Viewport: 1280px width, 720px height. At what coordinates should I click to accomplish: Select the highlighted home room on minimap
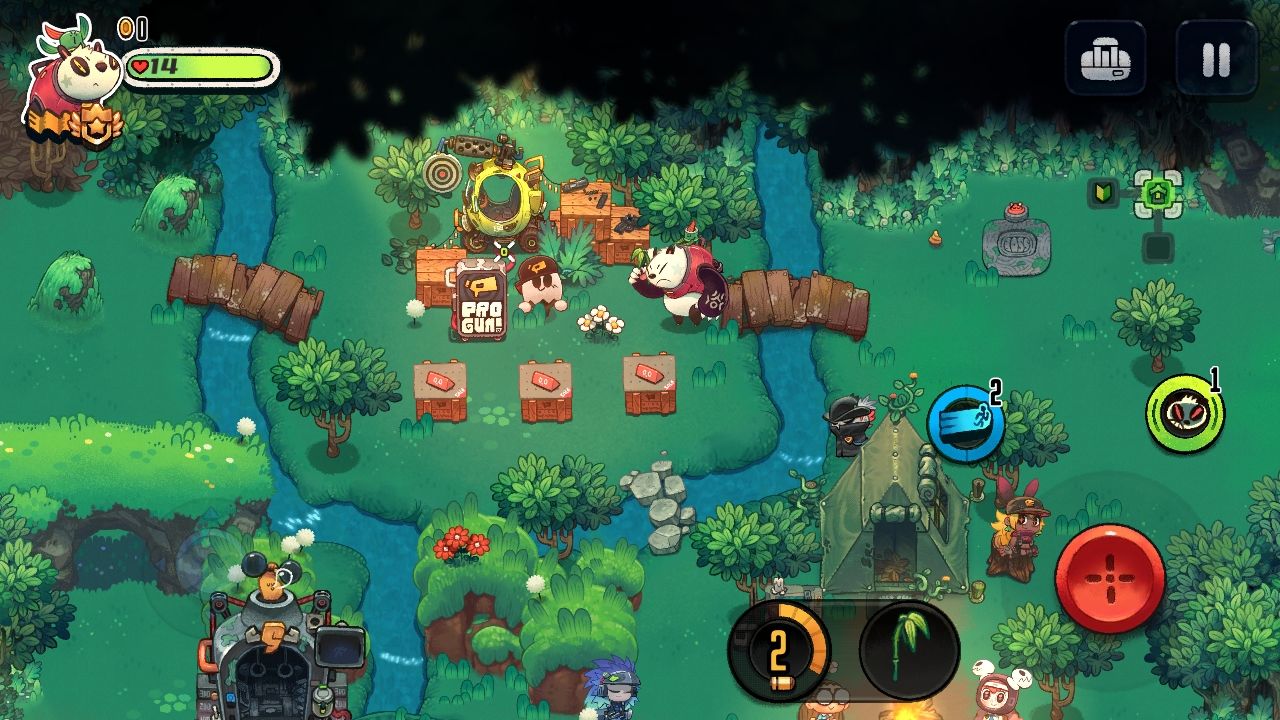coord(1157,194)
